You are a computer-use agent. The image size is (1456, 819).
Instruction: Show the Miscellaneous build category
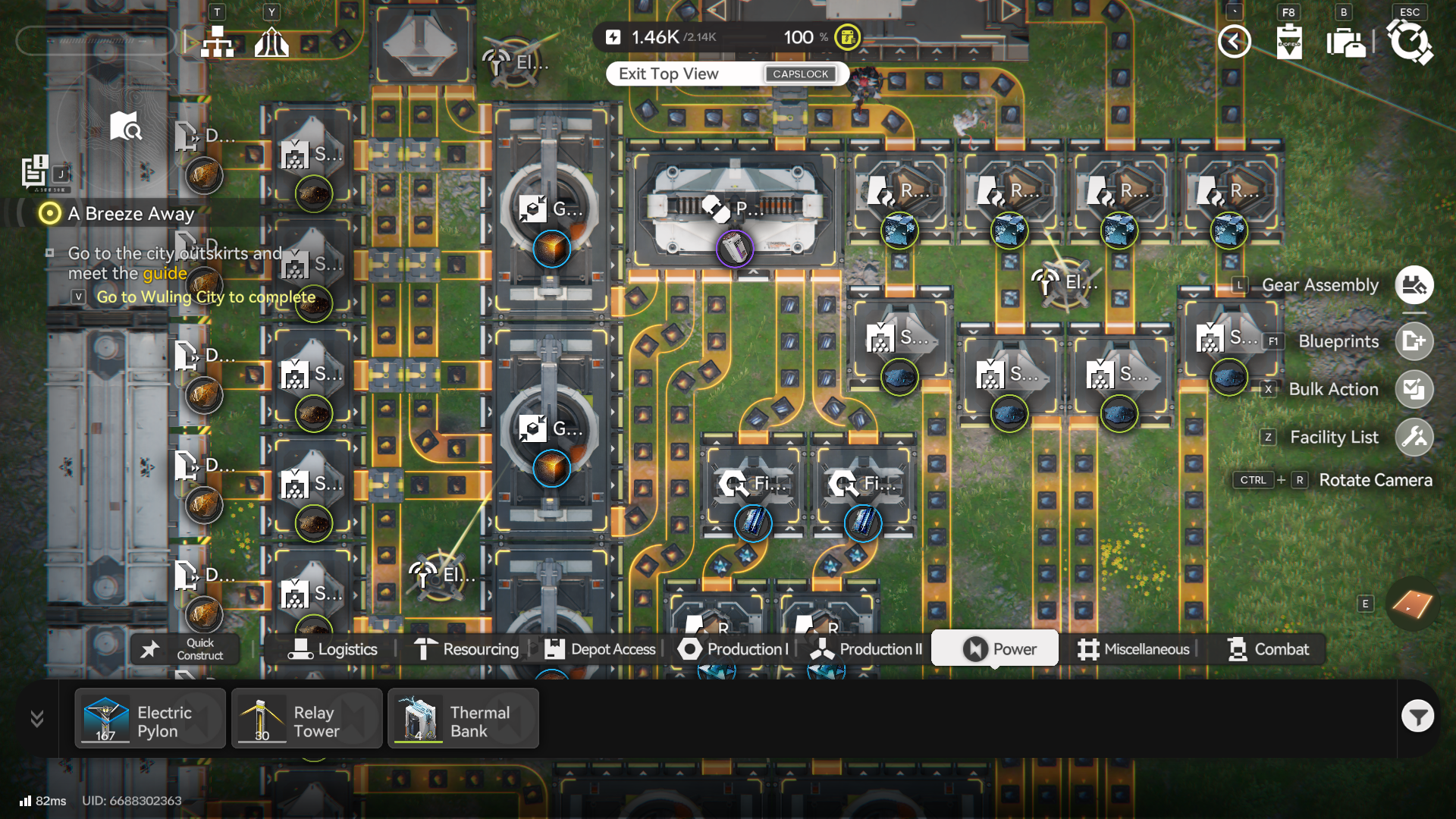point(1134,649)
